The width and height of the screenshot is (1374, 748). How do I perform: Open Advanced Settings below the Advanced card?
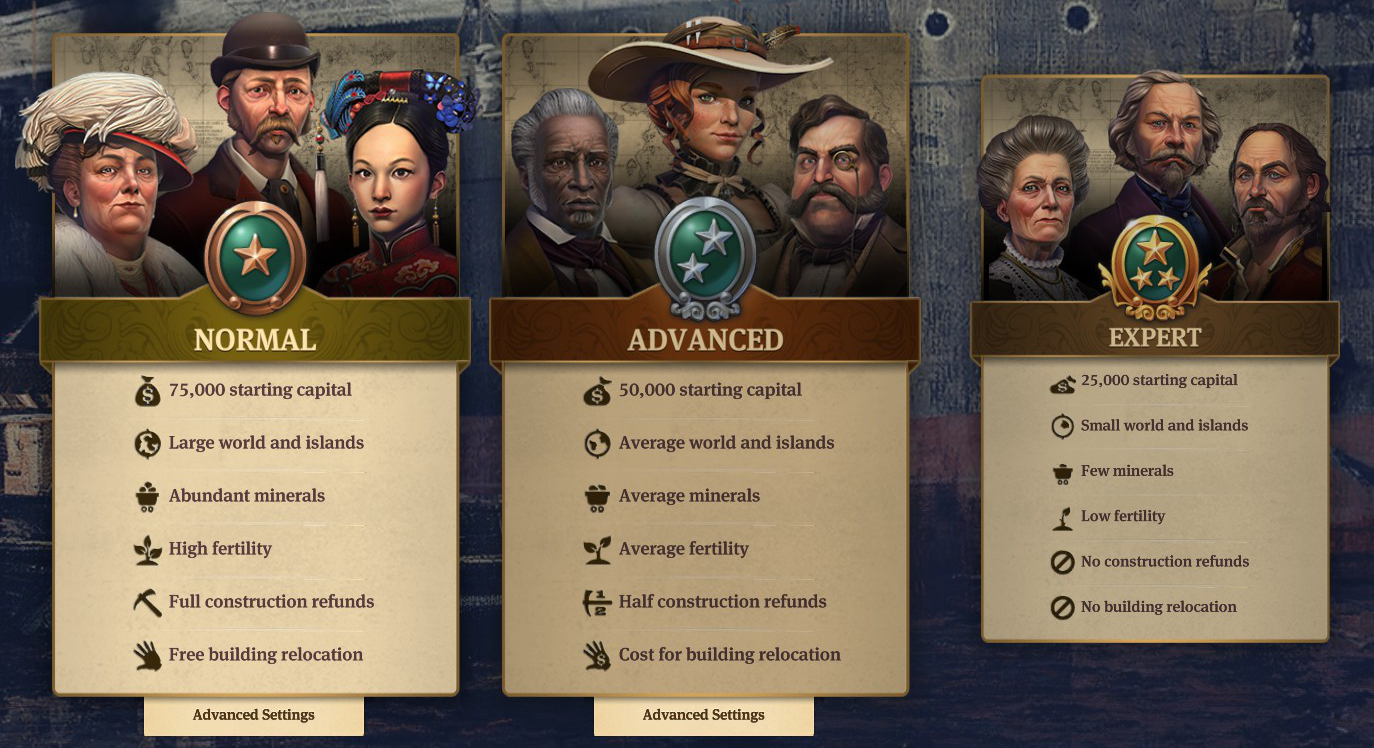[x=704, y=715]
